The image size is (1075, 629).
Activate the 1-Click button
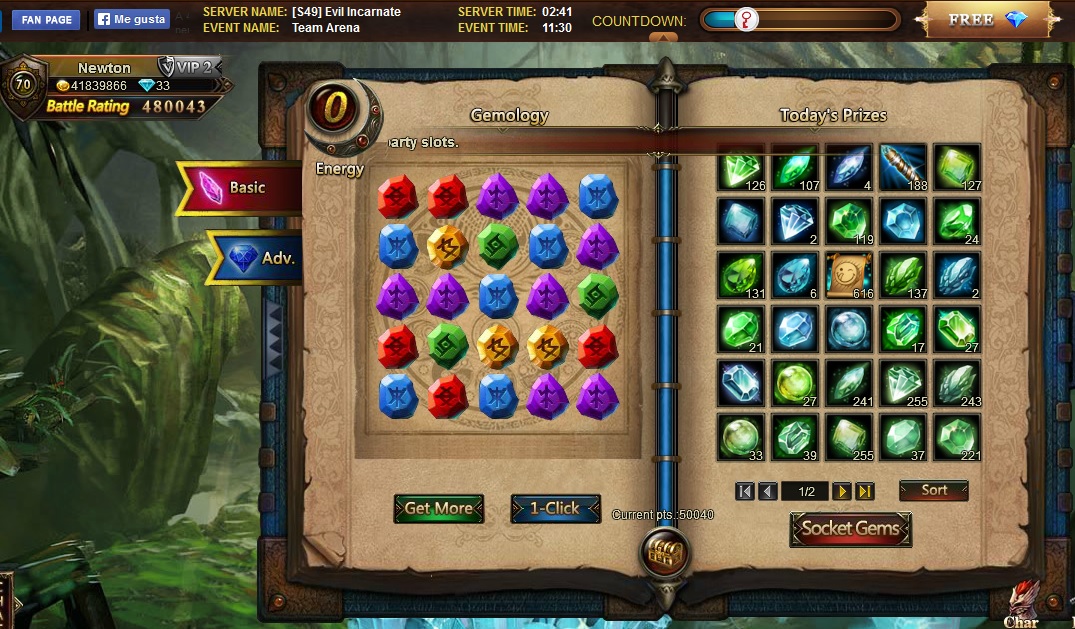555,508
